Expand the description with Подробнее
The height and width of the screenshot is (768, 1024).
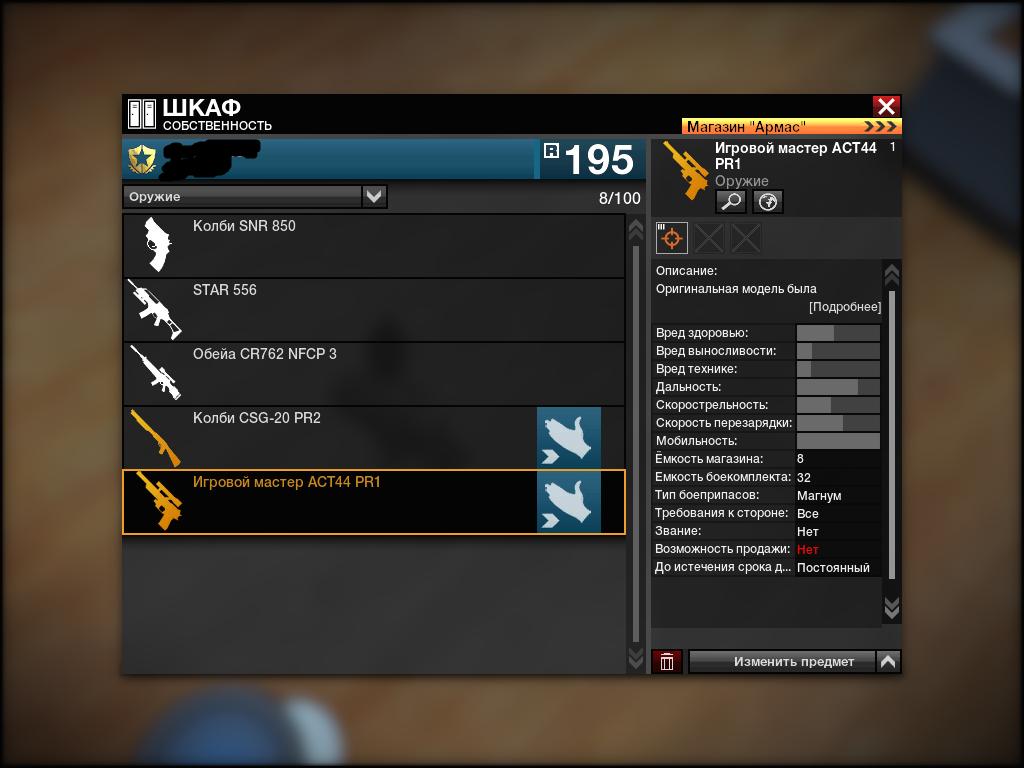pyautogui.click(x=845, y=307)
